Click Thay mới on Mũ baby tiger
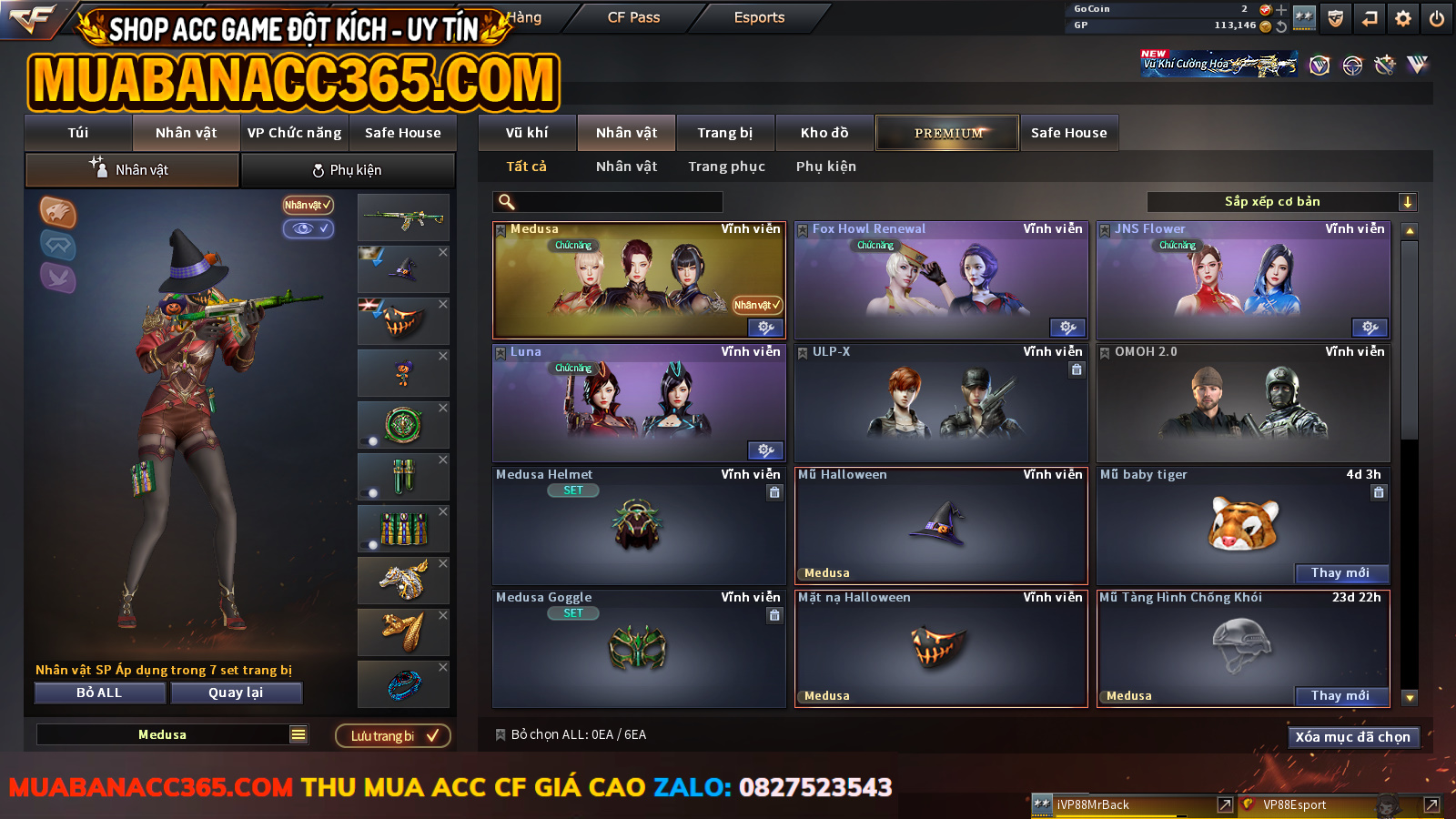 (x=1340, y=572)
